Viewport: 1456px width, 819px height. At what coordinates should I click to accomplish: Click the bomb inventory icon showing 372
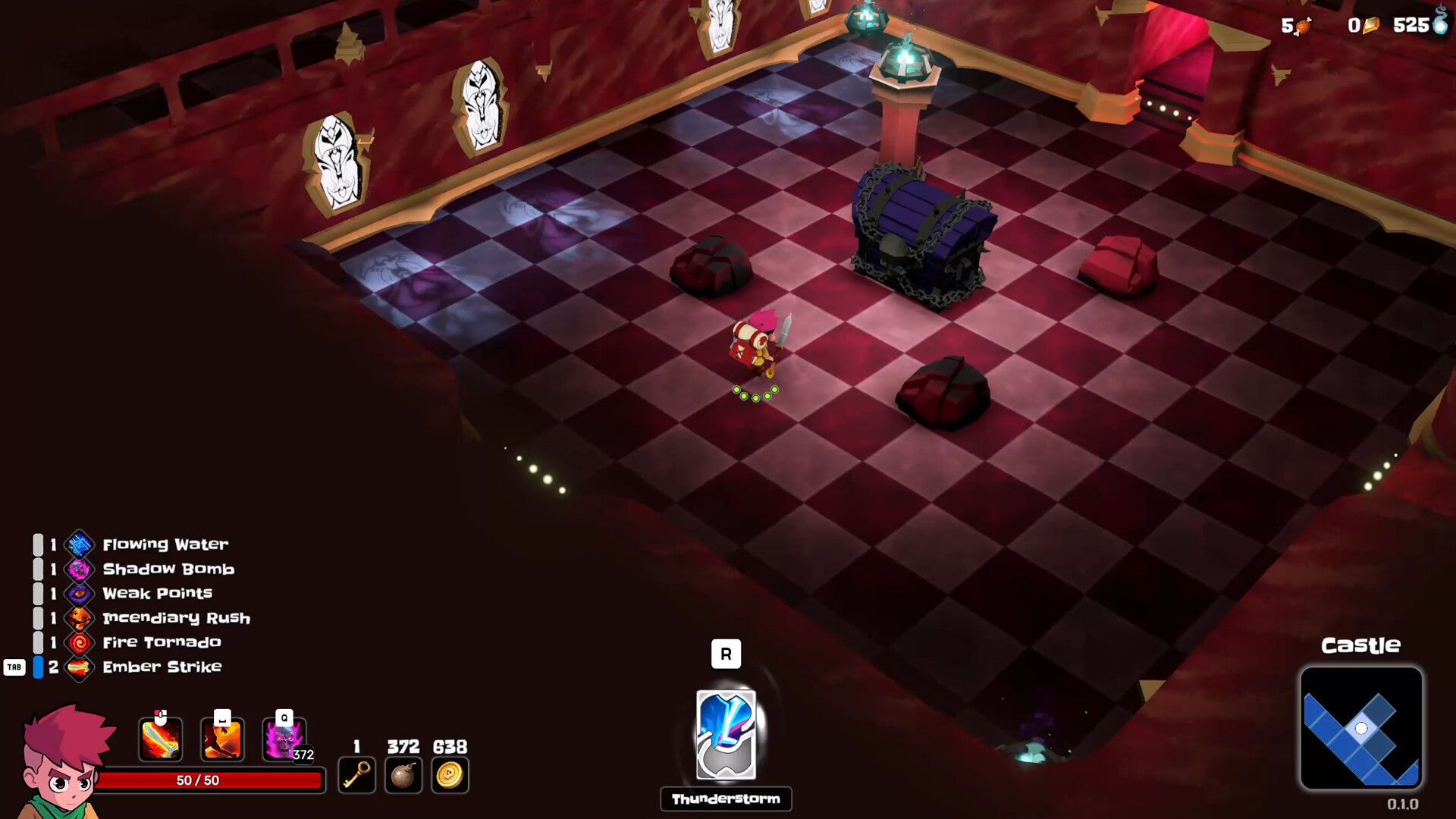pyautogui.click(x=403, y=774)
